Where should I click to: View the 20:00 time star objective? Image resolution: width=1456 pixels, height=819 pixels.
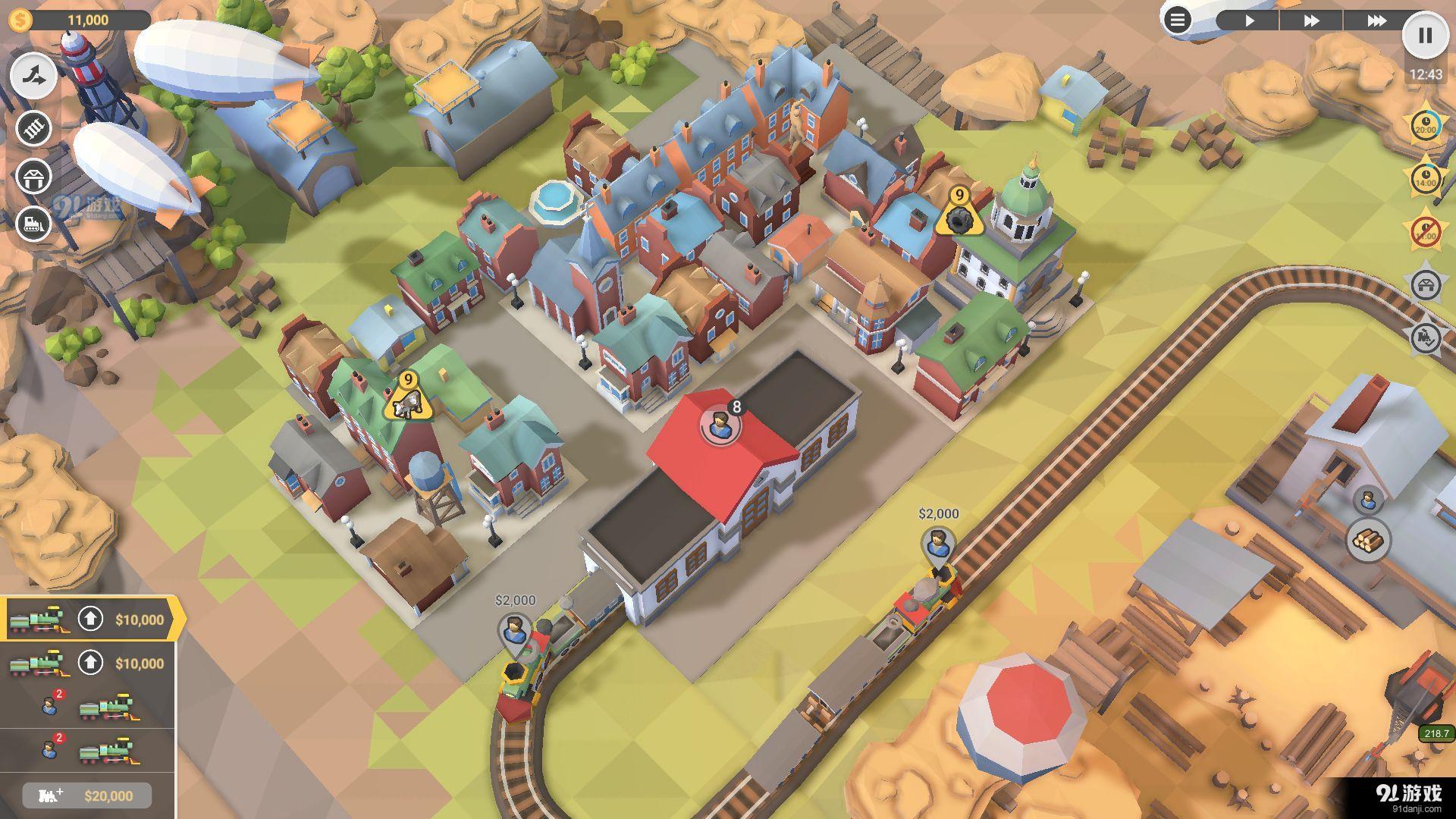1426,126
